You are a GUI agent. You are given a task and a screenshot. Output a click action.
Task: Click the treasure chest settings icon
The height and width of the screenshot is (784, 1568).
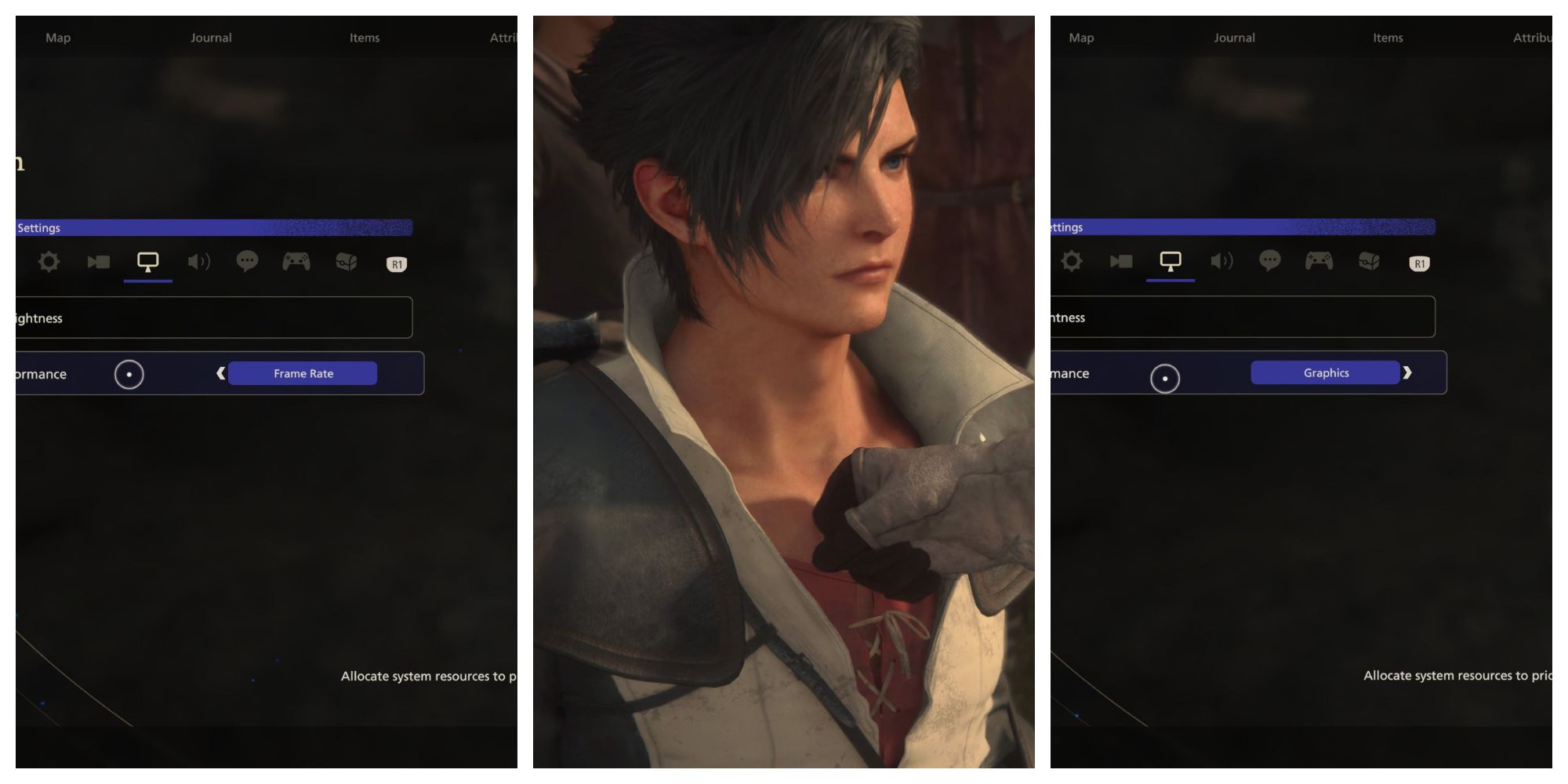(x=346, y=262)
